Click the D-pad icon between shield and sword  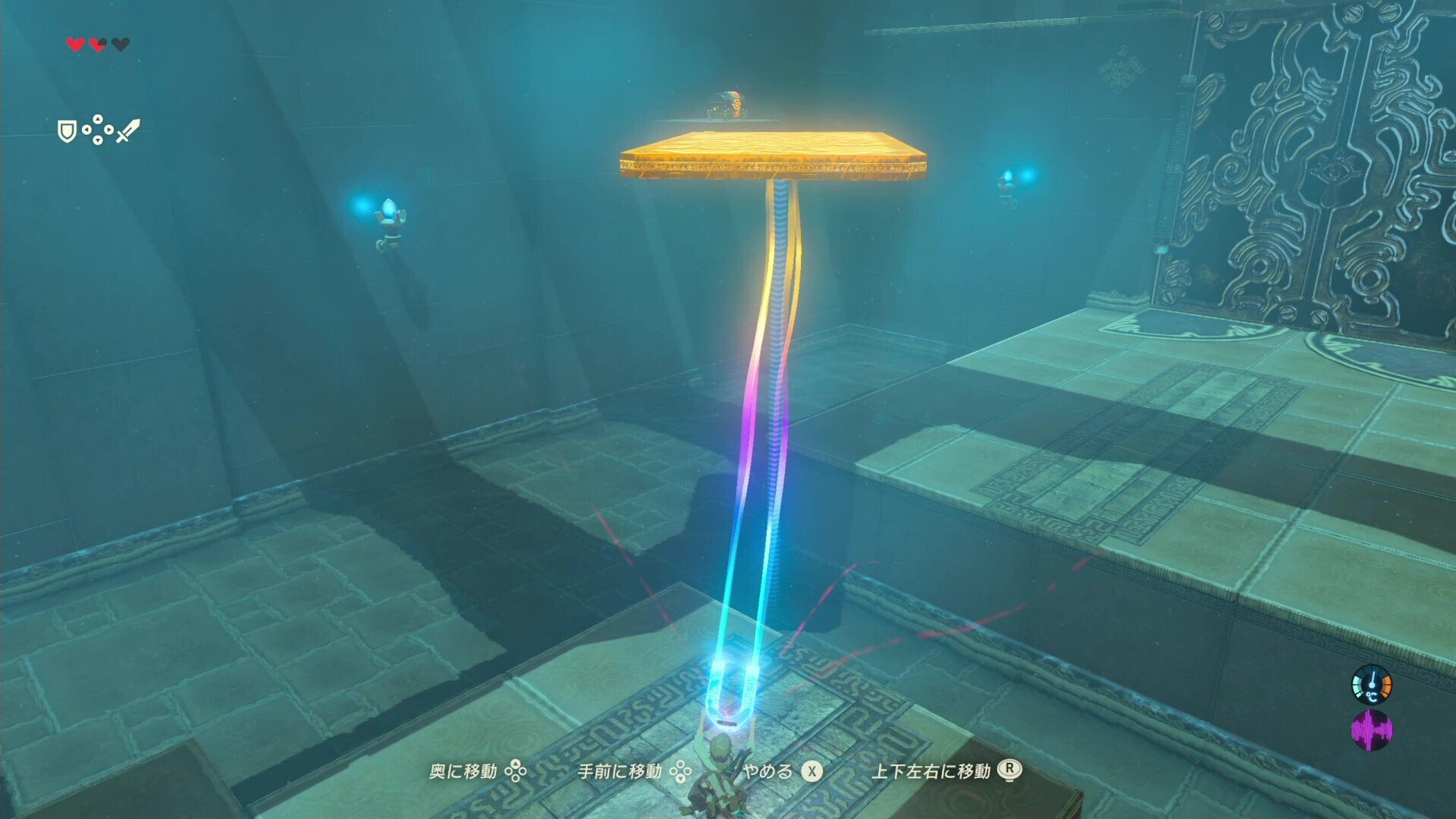[x=97, y=130]
